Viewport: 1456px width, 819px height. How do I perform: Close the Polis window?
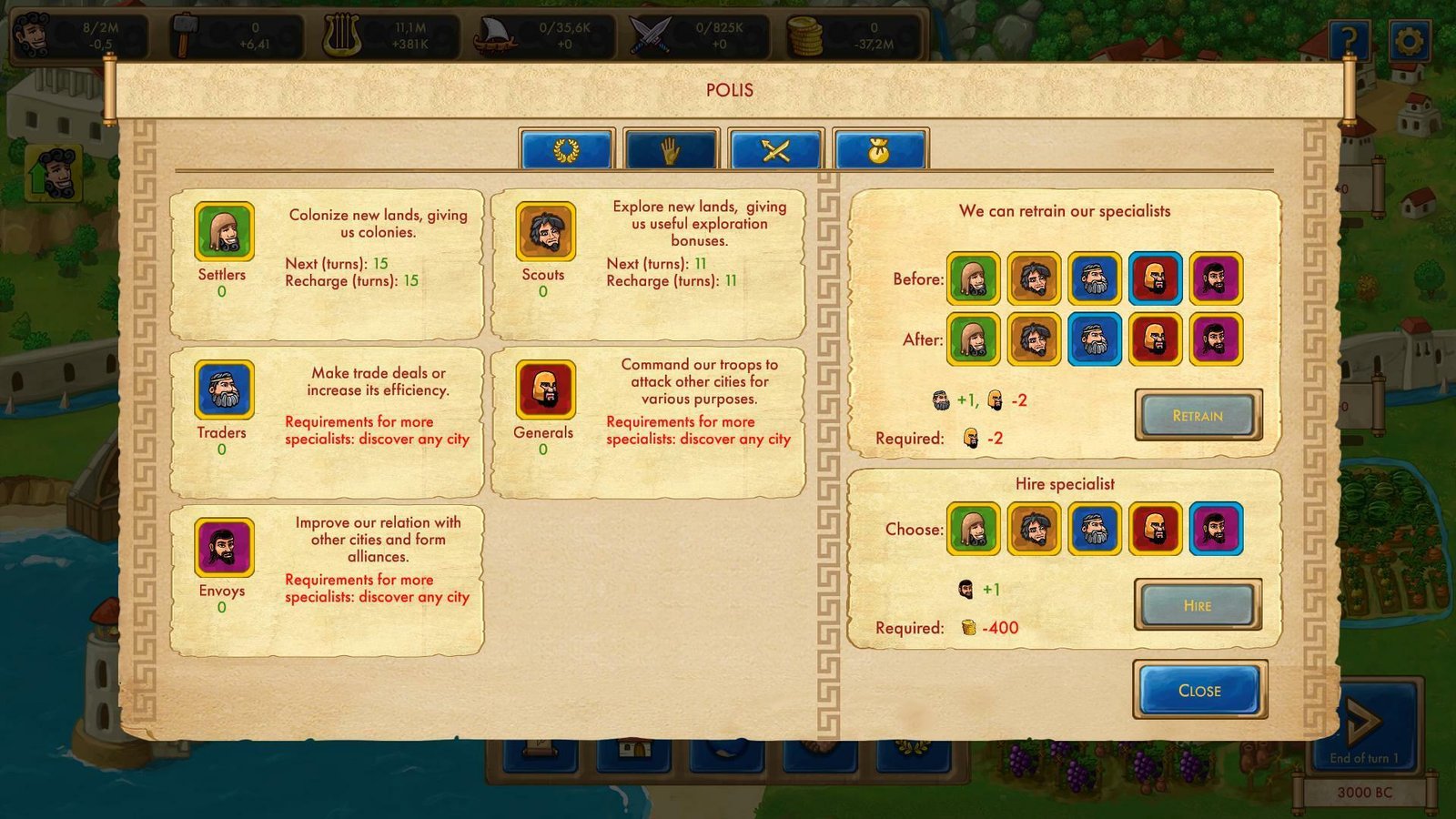point(1199,690)
